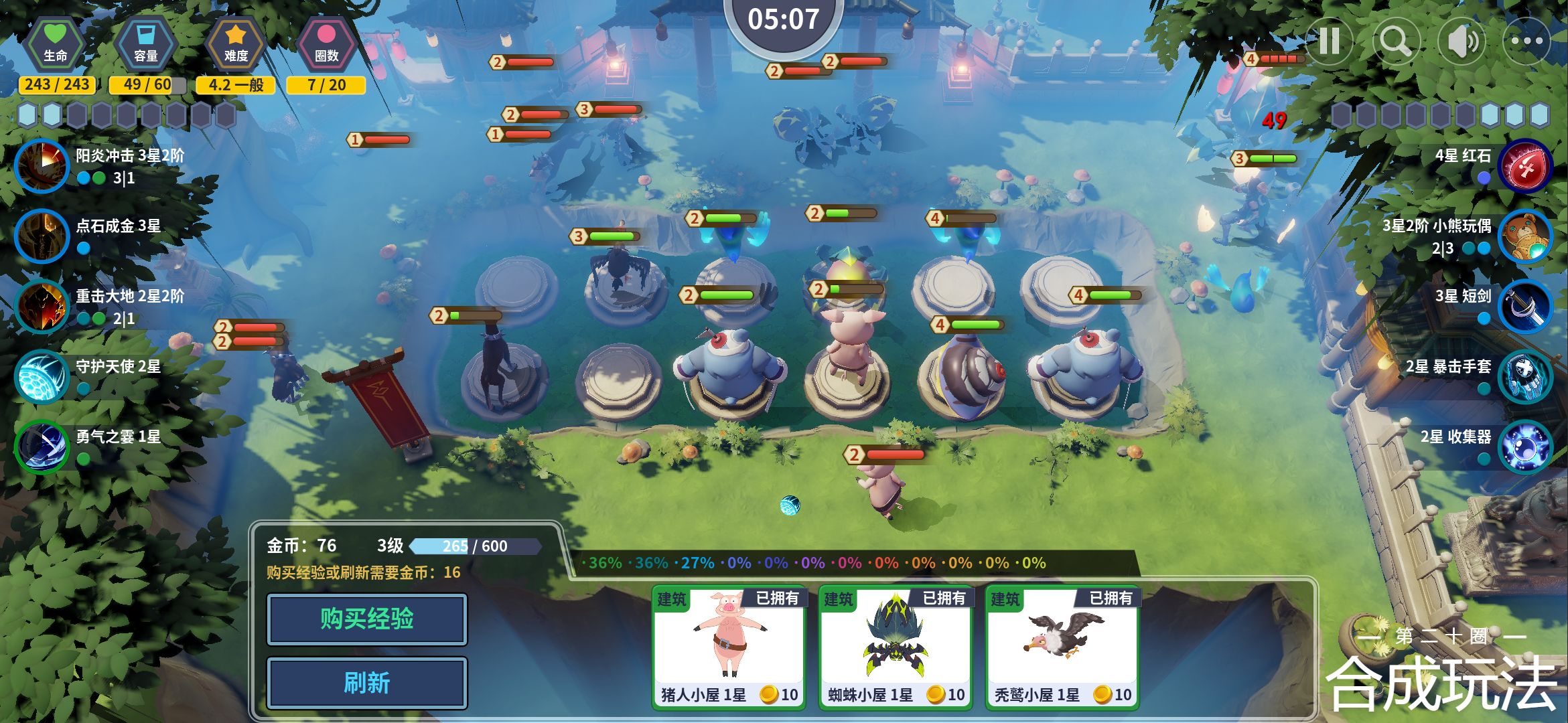Choose the 守护天使 skill icon
Viewport: 1568px width, 723px height.
pyautogui.click(x=42, y=376)
